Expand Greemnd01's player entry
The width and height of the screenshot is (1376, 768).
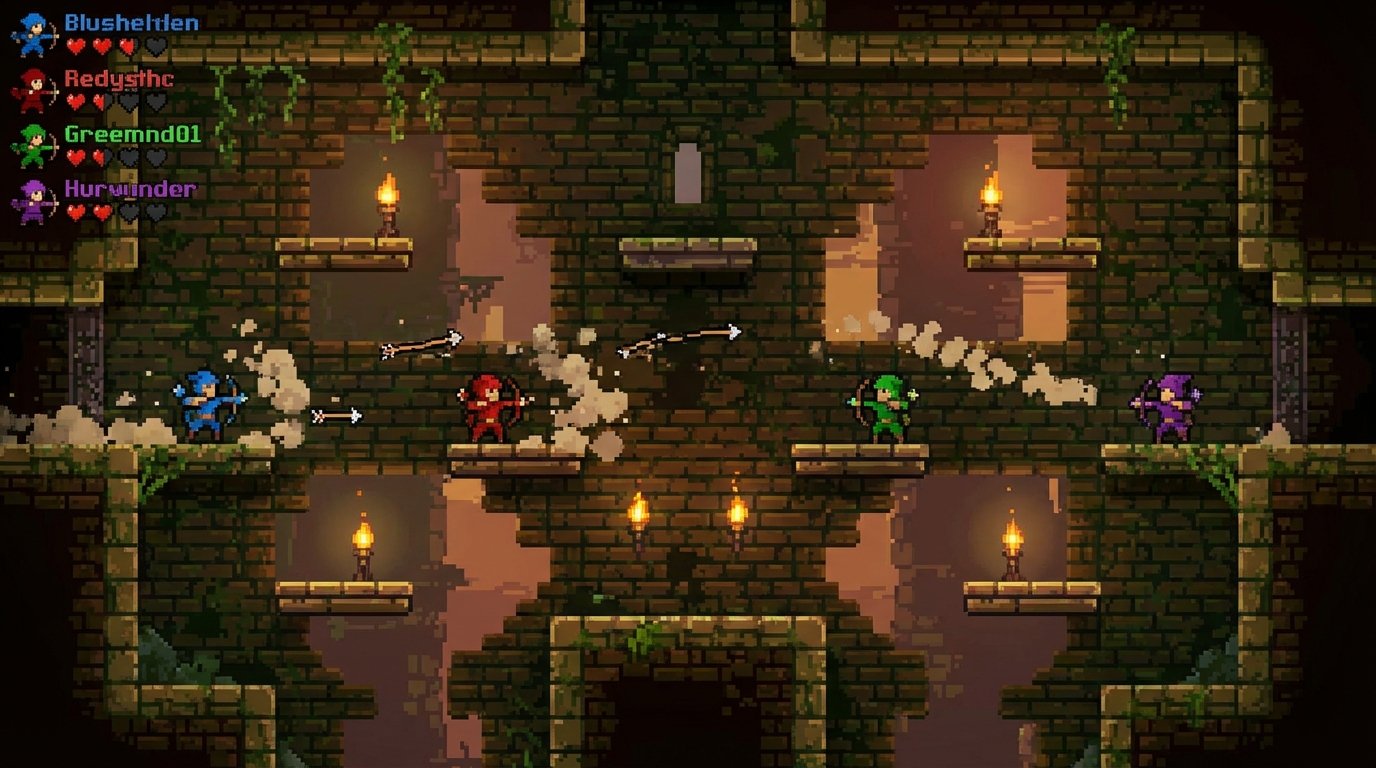pyautogui.click(x=132, y=133)
